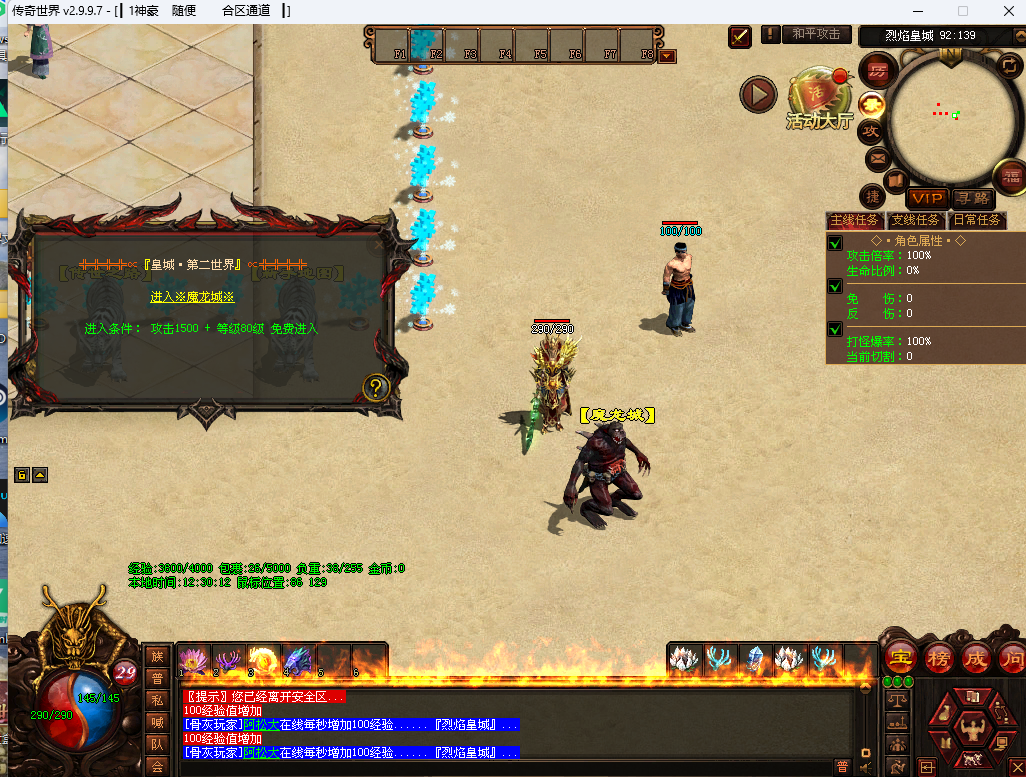The height and width of the screenshot is (777, 1026).
Task: Close the game window
Action: [x=1006, y=11]
